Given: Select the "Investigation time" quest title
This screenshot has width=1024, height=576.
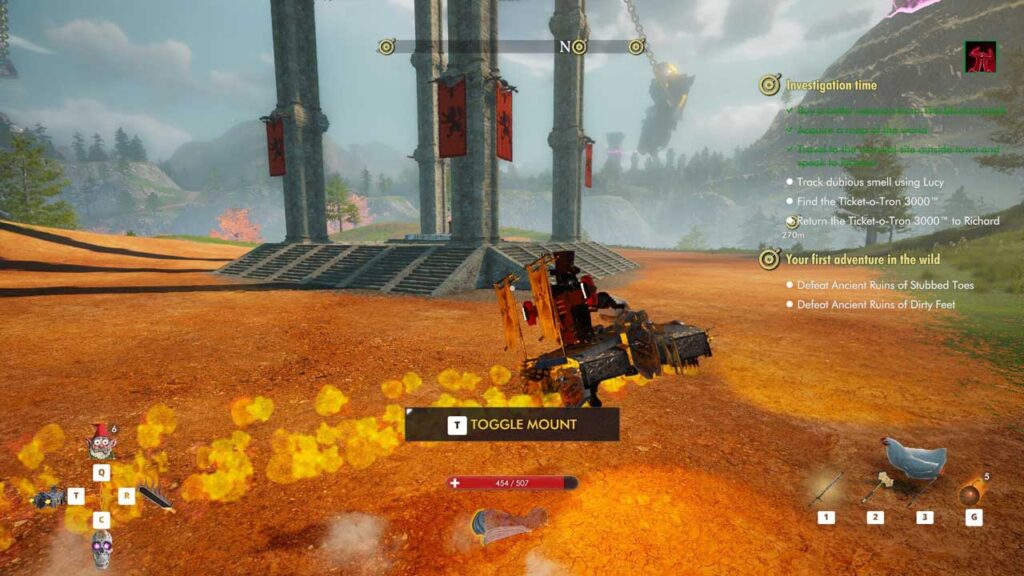Looking at the screenshot, I should pyautogui.click(x=831, y=86).
